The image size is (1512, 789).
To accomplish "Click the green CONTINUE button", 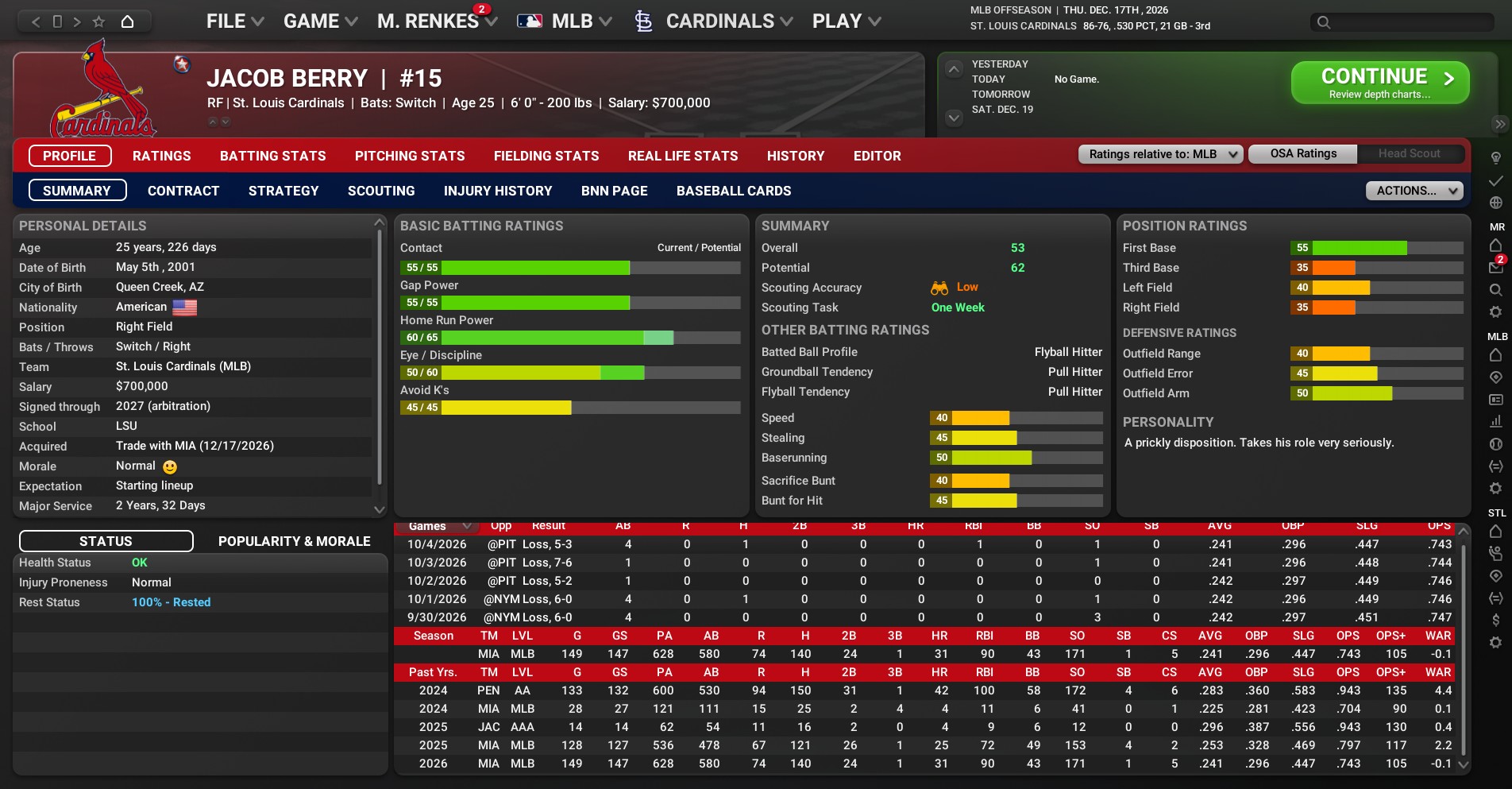I will click(x=1379, y=83).
